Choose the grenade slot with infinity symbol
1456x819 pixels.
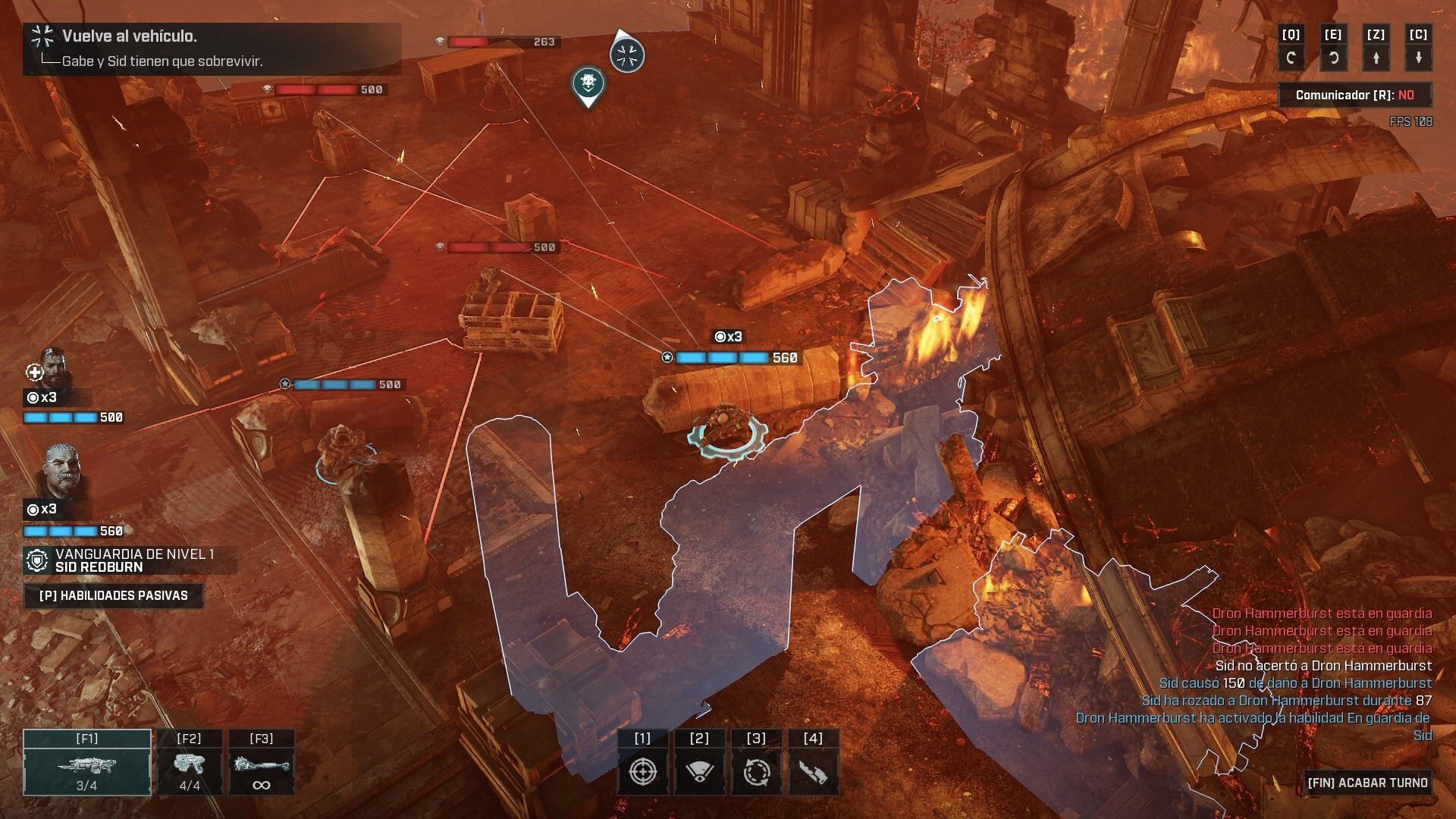click(x=261, y=763)
